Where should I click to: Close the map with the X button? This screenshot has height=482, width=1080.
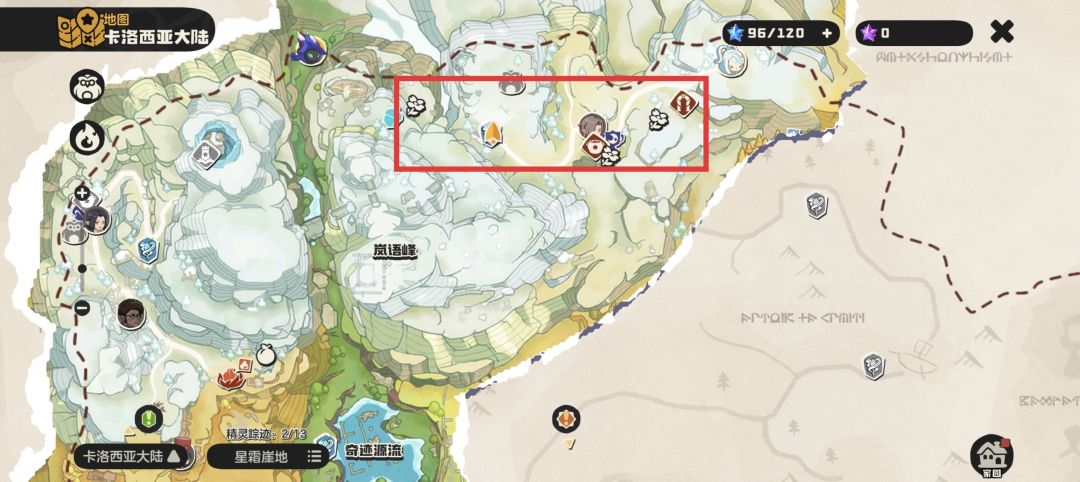(x=1001, y=33)
